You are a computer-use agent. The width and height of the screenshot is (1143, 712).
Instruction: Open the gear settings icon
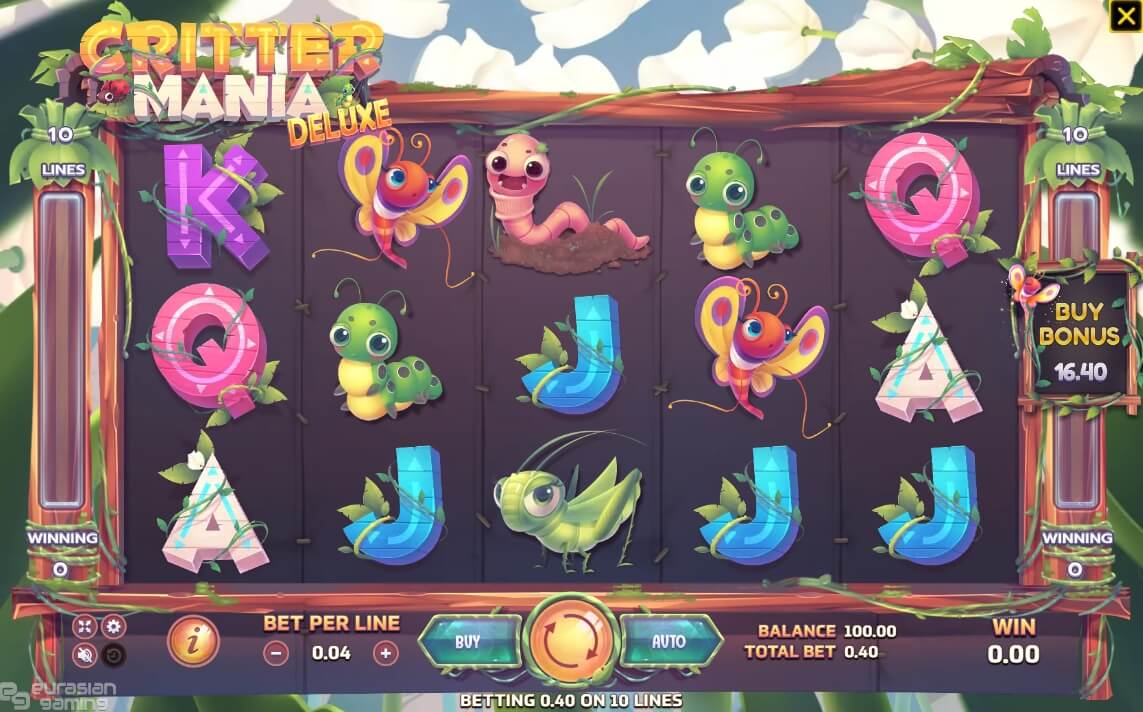114,627
